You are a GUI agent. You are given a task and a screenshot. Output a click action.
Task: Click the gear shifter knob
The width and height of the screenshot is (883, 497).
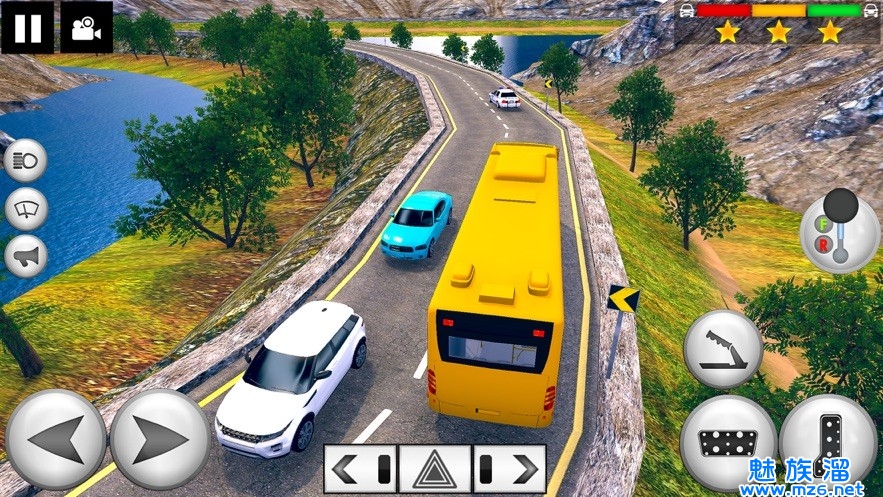(840, 206)
